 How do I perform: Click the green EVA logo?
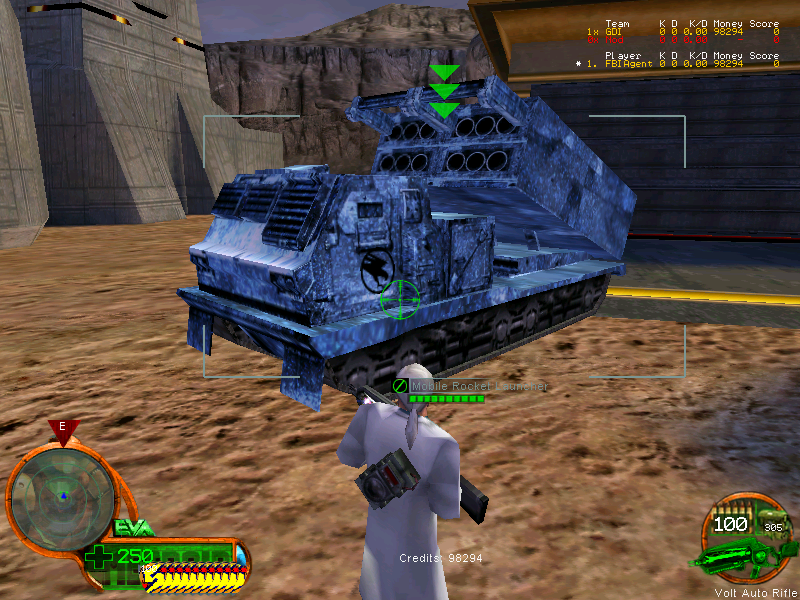click(x=134, y=526)
